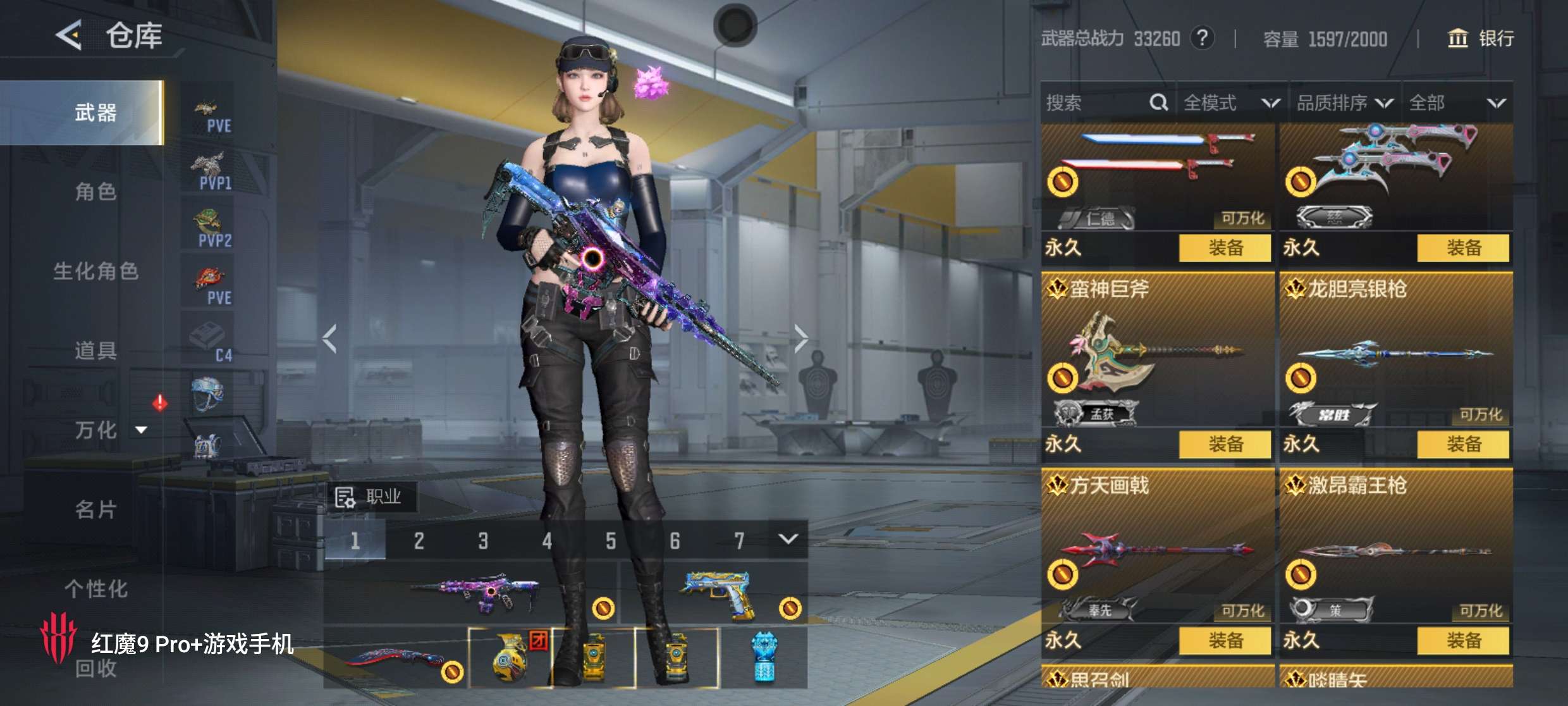Choose loadout number 3
This screenshot has width=1568, height=706.
pyautogui.click(x=483, y=541)
